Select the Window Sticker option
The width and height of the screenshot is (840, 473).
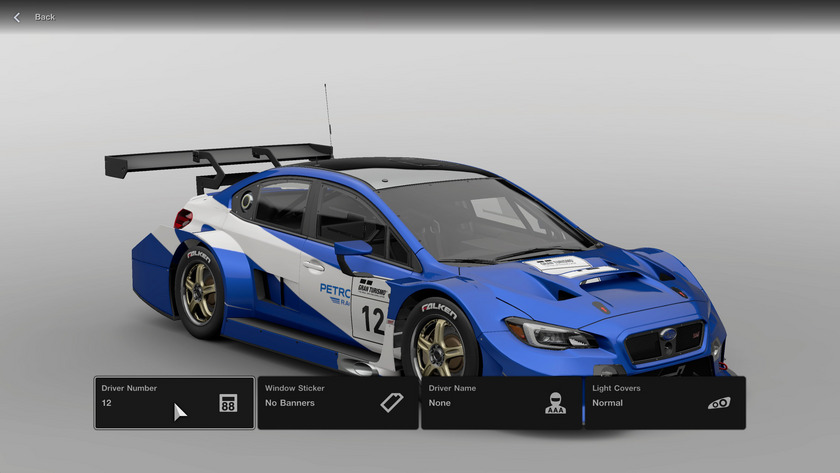click(338, 403)
